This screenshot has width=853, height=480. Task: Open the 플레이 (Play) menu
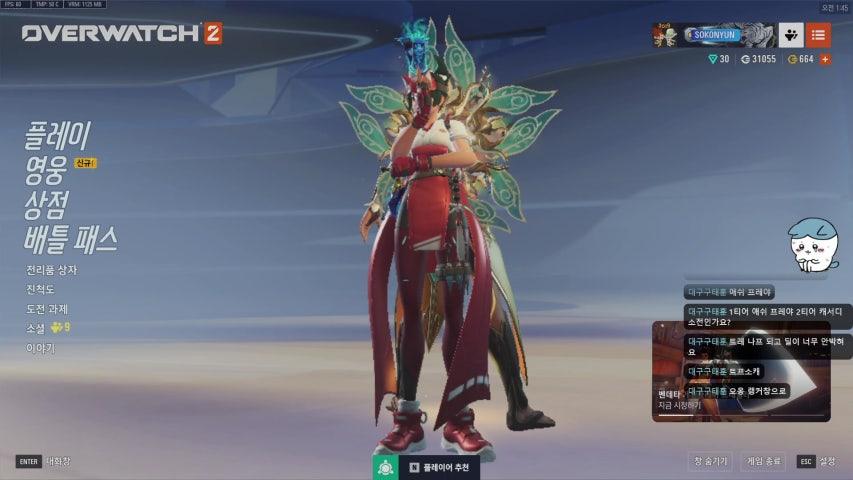(58, 136)
